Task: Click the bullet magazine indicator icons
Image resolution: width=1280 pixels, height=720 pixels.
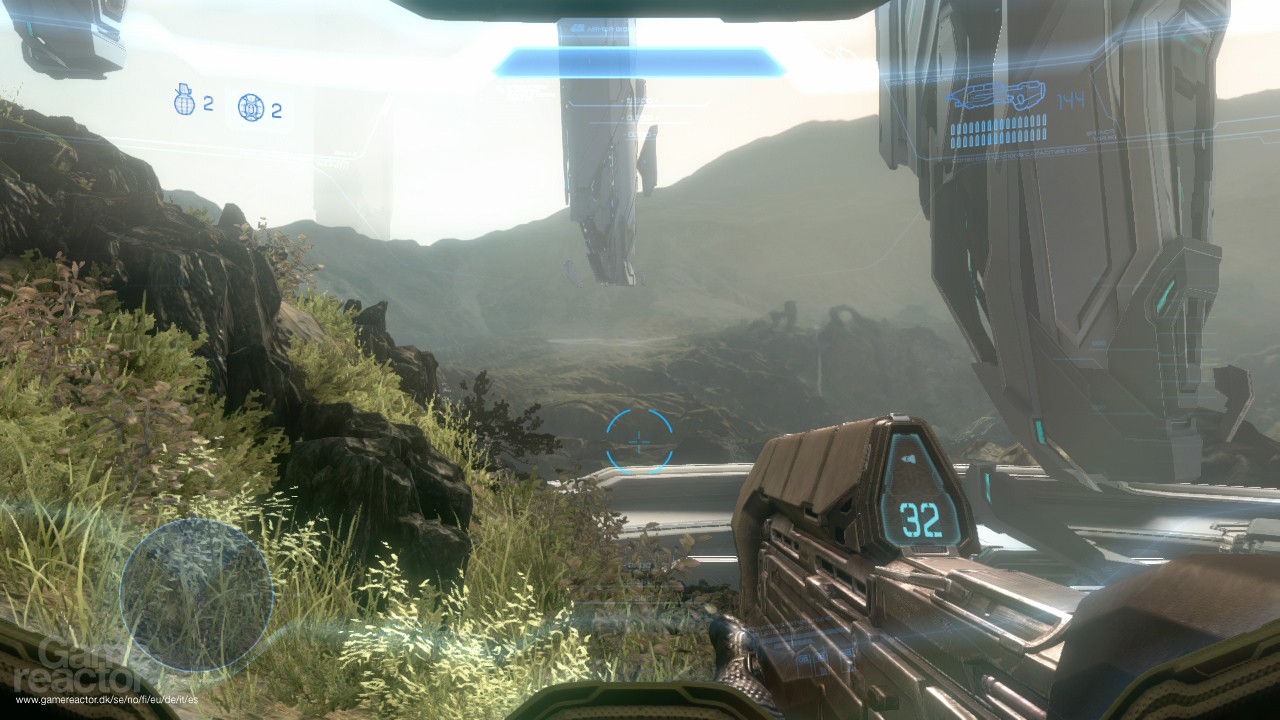Action: pyautogui.click(x=997, y=131)
